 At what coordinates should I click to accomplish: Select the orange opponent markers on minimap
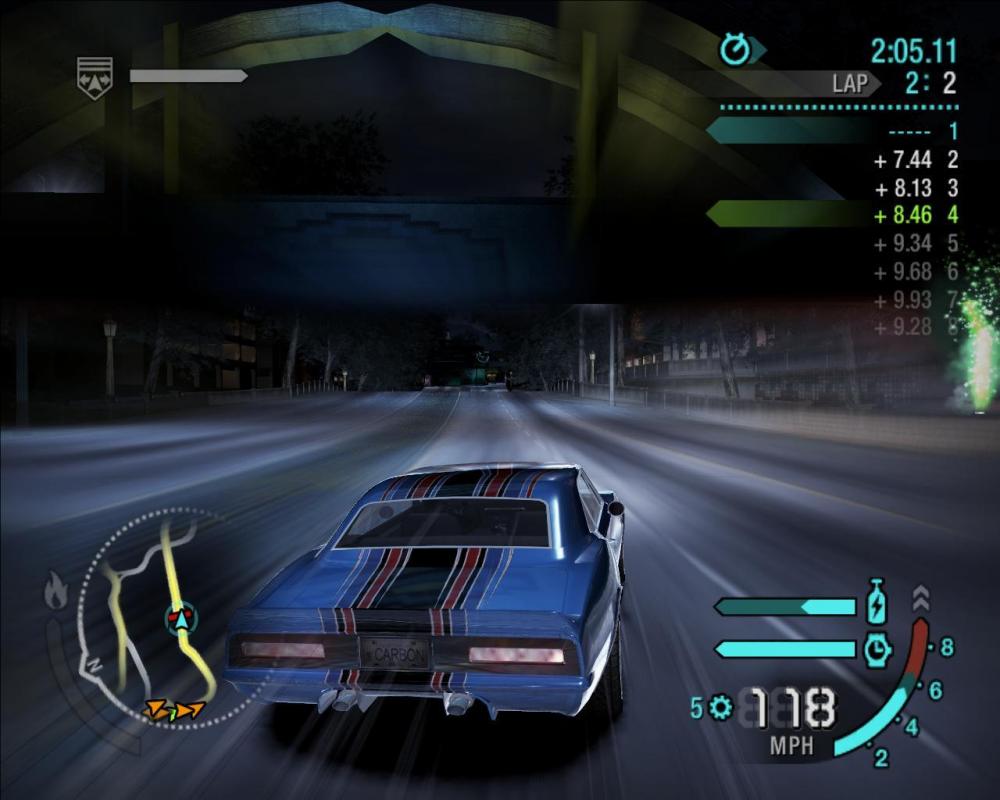click(x=173, y=710)
